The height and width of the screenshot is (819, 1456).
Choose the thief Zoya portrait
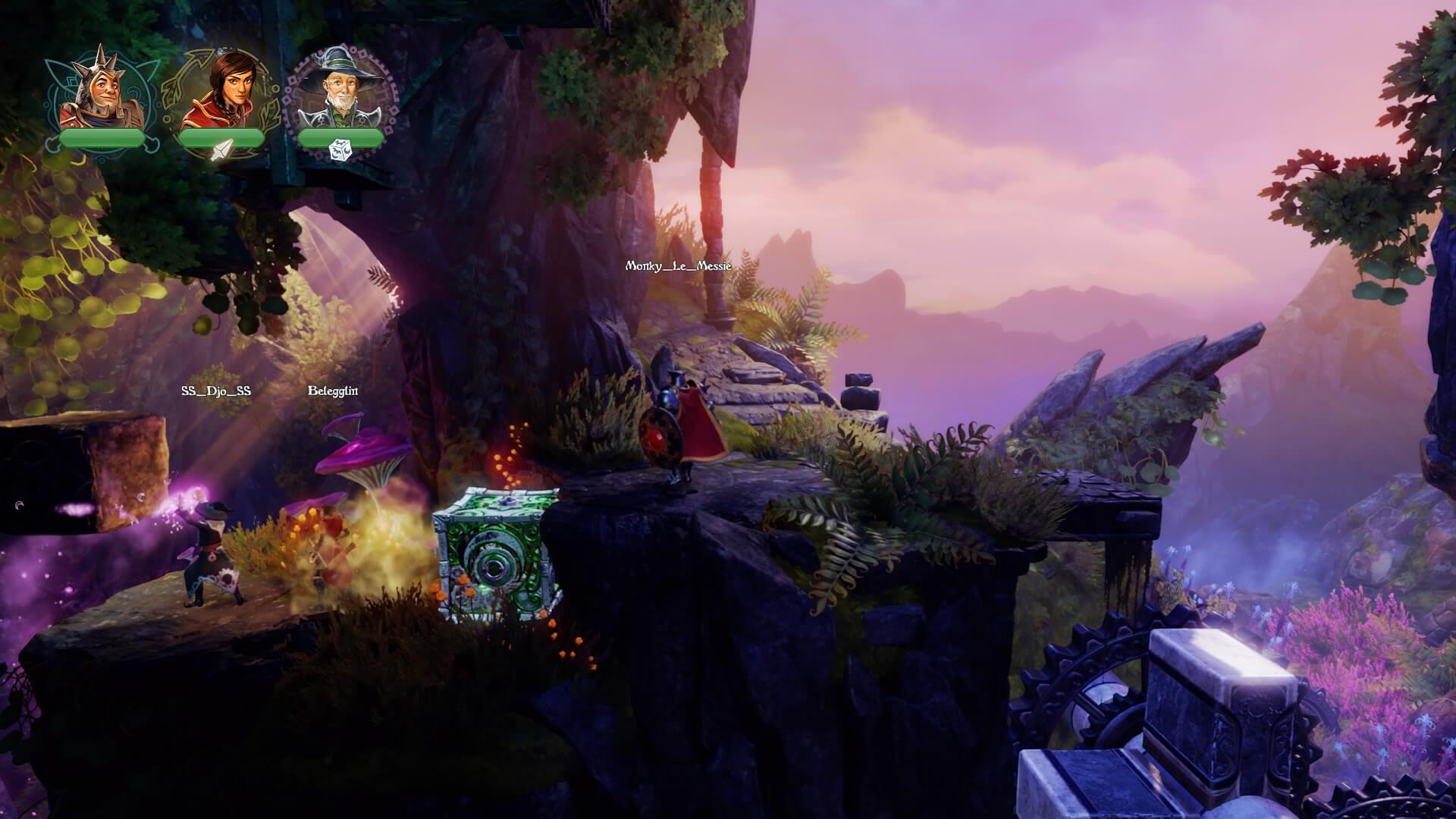coord(221,93)
